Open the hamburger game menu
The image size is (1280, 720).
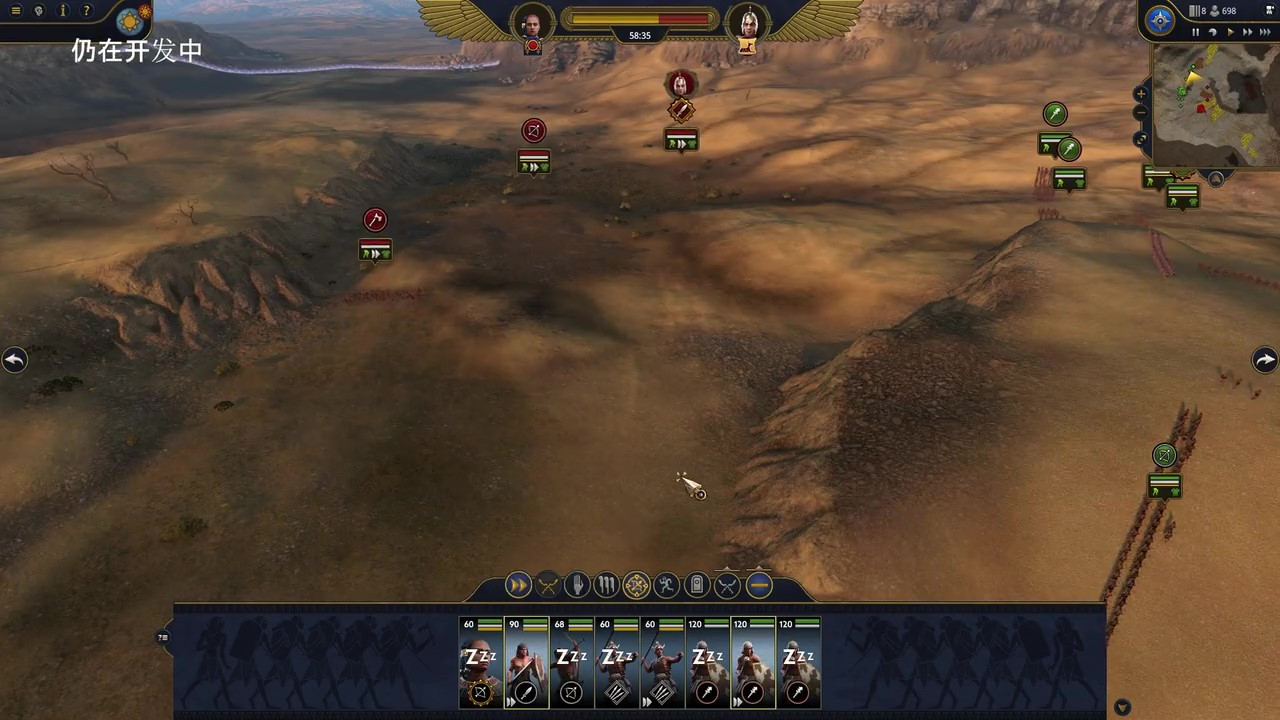[x=15, y=11]
